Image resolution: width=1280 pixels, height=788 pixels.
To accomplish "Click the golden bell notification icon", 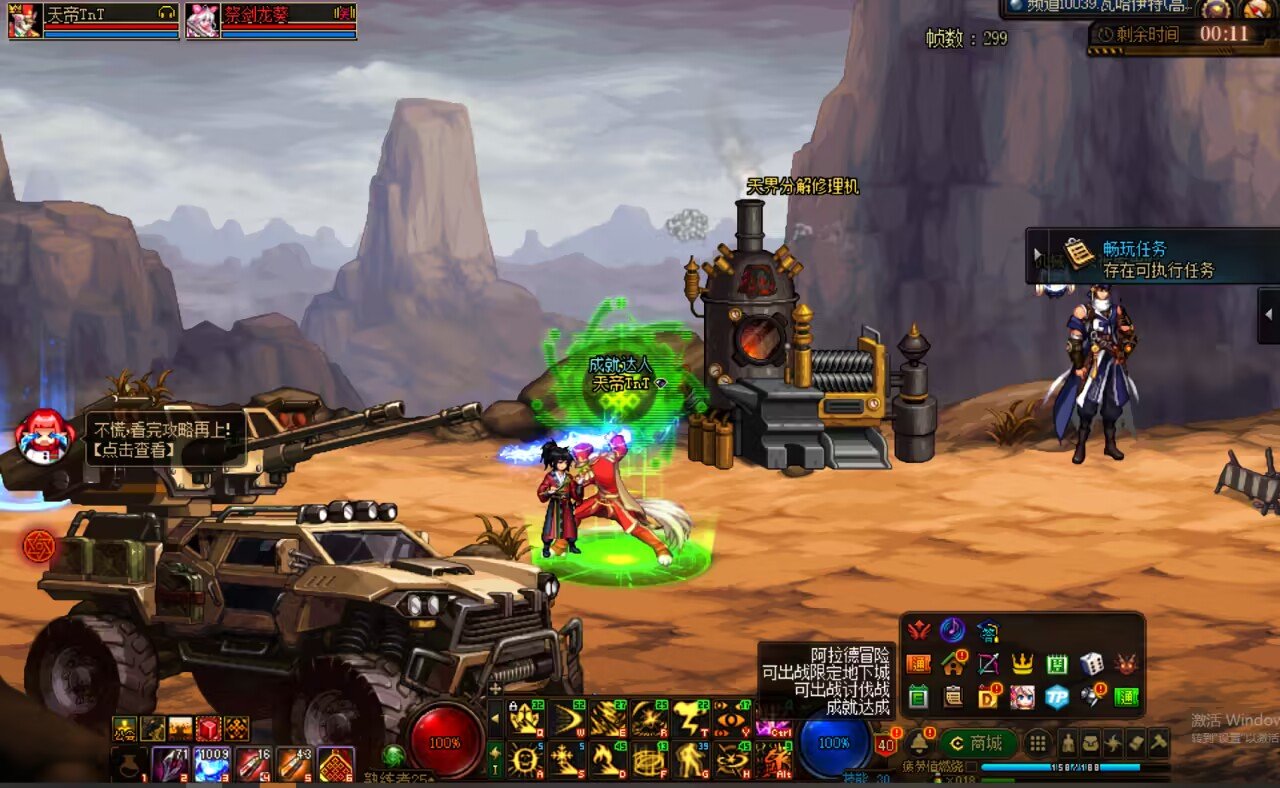I will click(918, 743).
